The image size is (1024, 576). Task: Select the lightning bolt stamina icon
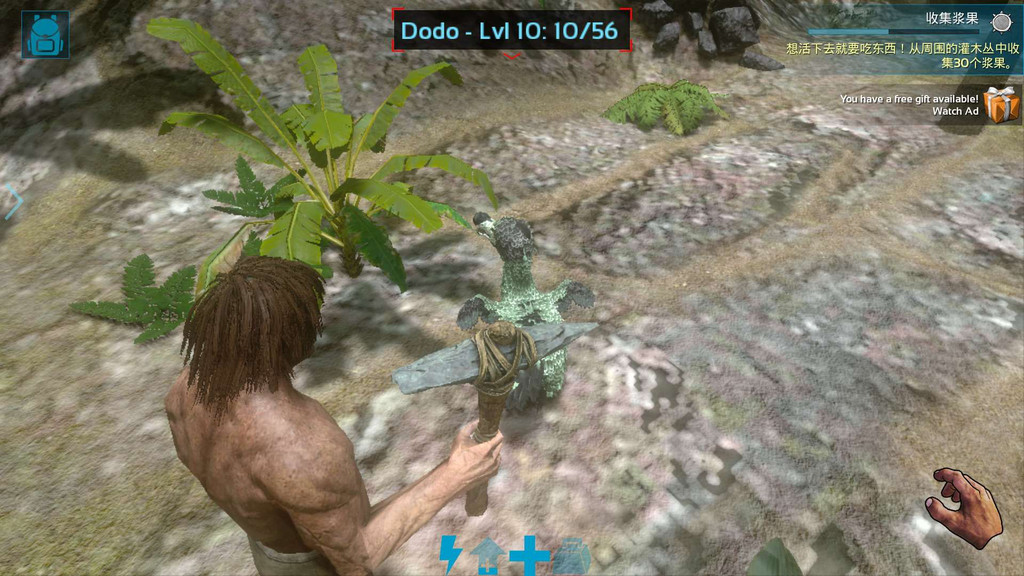(451, 554)
